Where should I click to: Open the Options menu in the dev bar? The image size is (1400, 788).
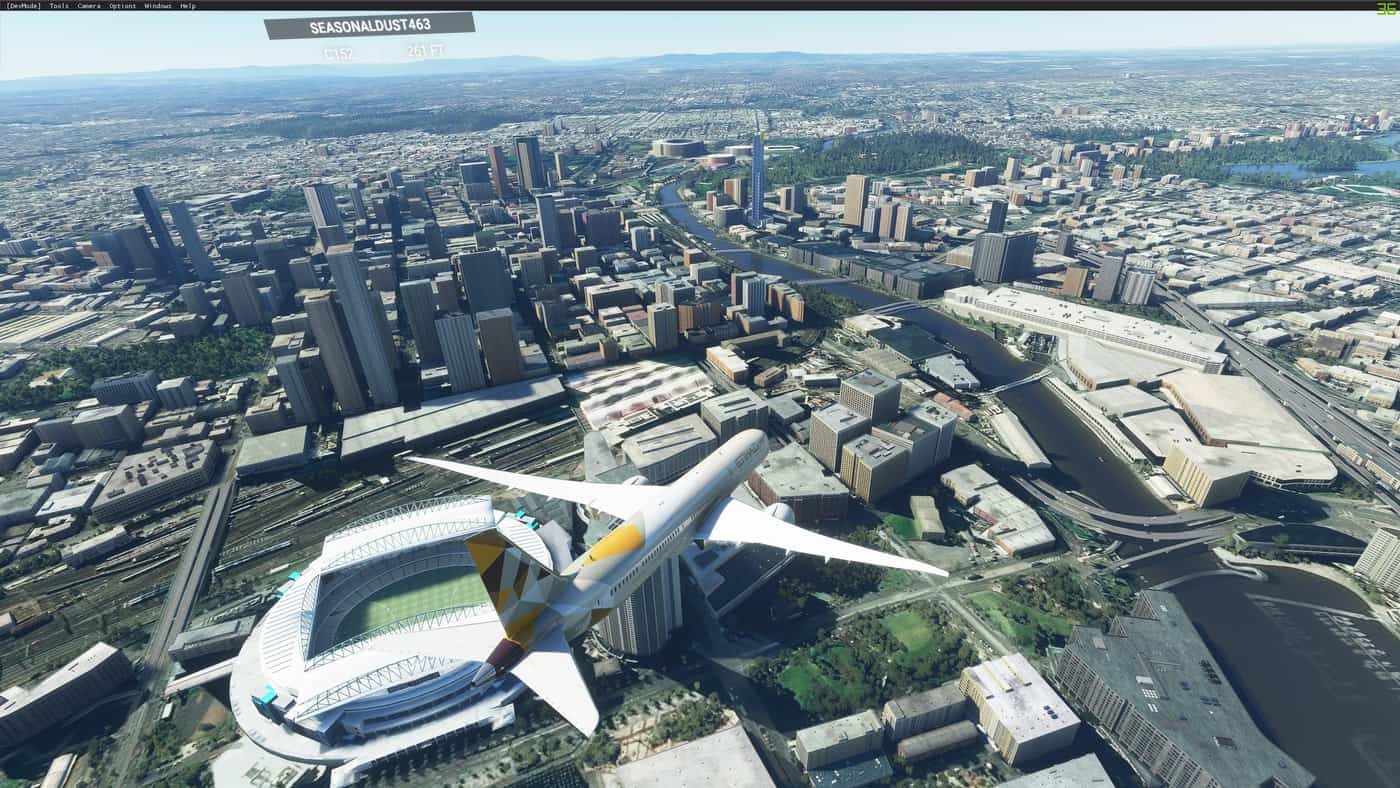pos(122,6)
